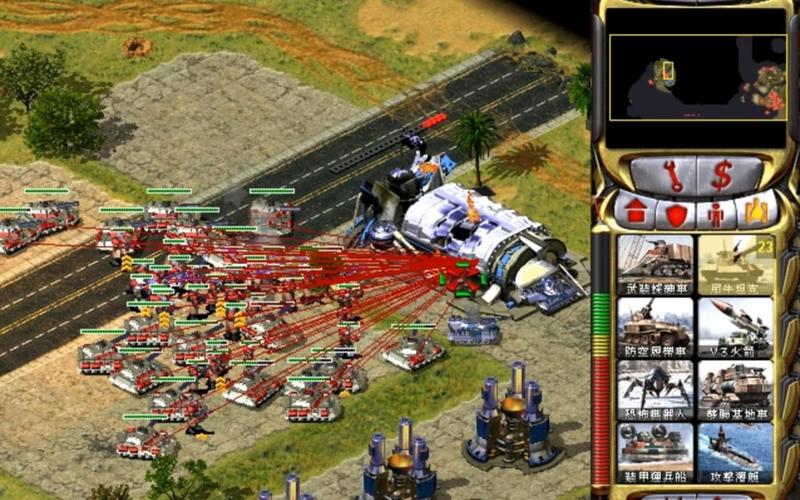This screenshot has height=500, width=800.
Task: Activate the dollar sign sell button
Action: tap(721, 176)
